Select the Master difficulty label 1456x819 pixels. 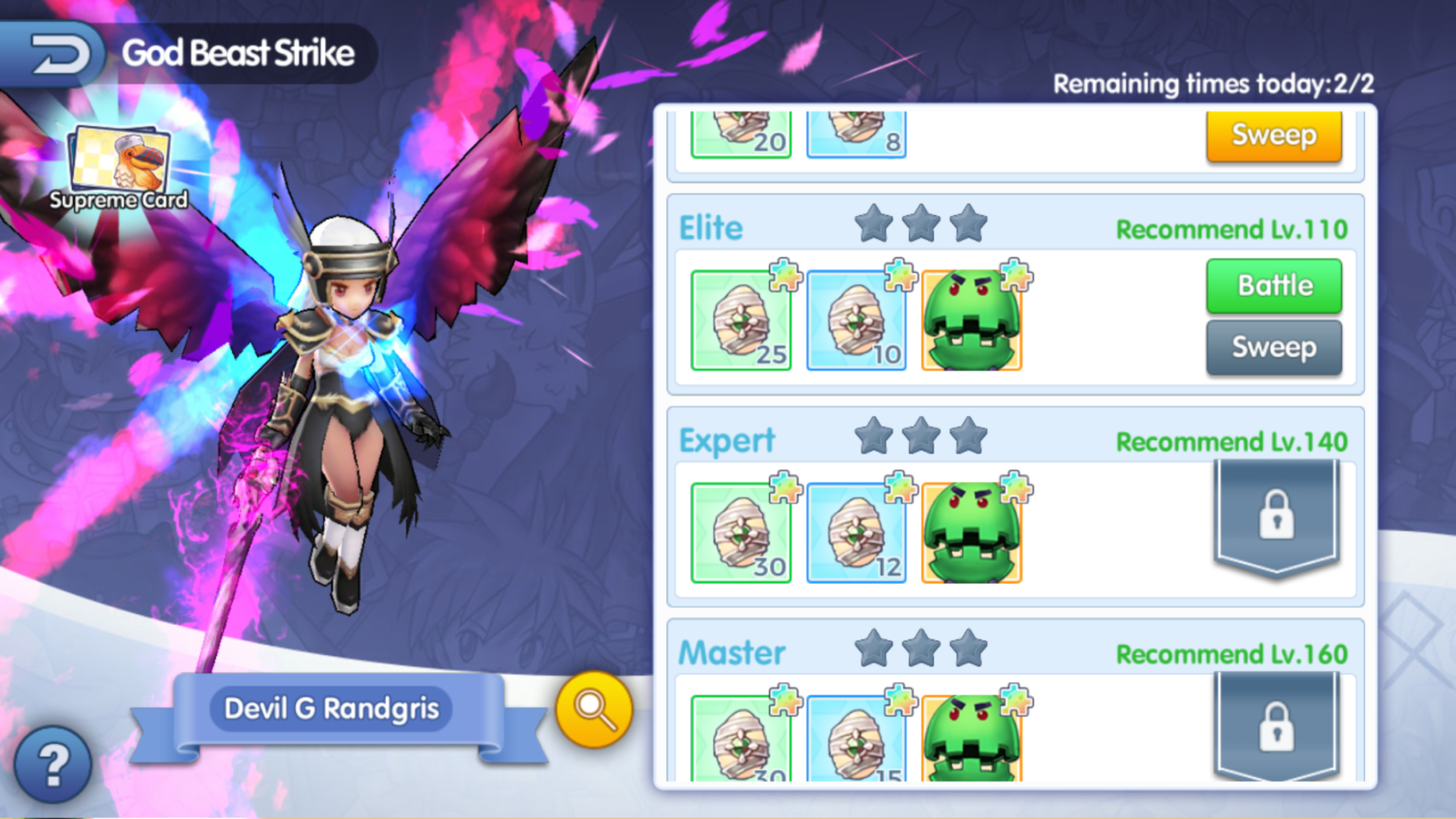(x=732, y=652)
